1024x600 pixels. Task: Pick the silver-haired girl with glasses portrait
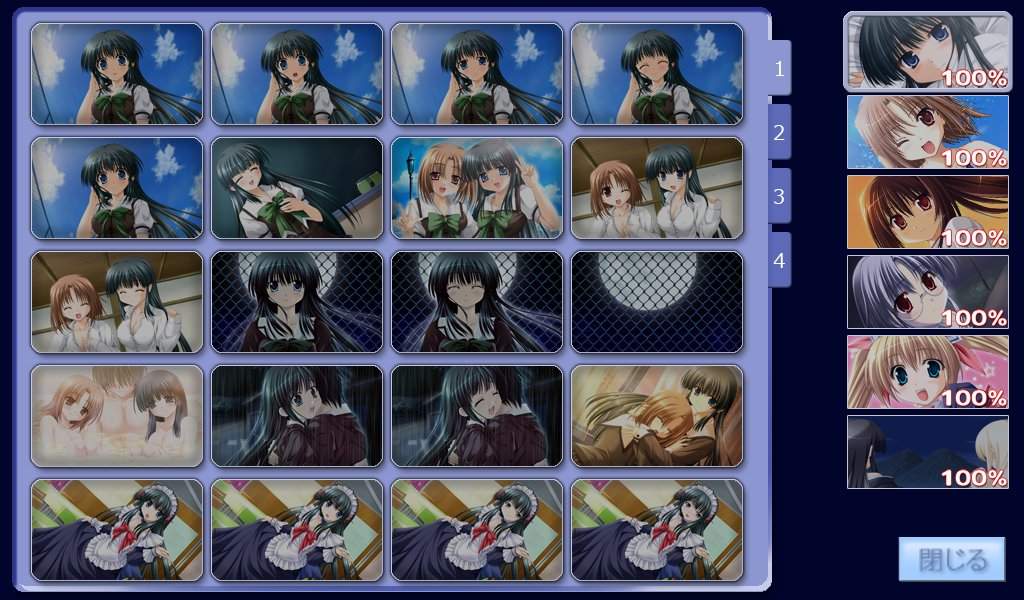tap(927, 292)
